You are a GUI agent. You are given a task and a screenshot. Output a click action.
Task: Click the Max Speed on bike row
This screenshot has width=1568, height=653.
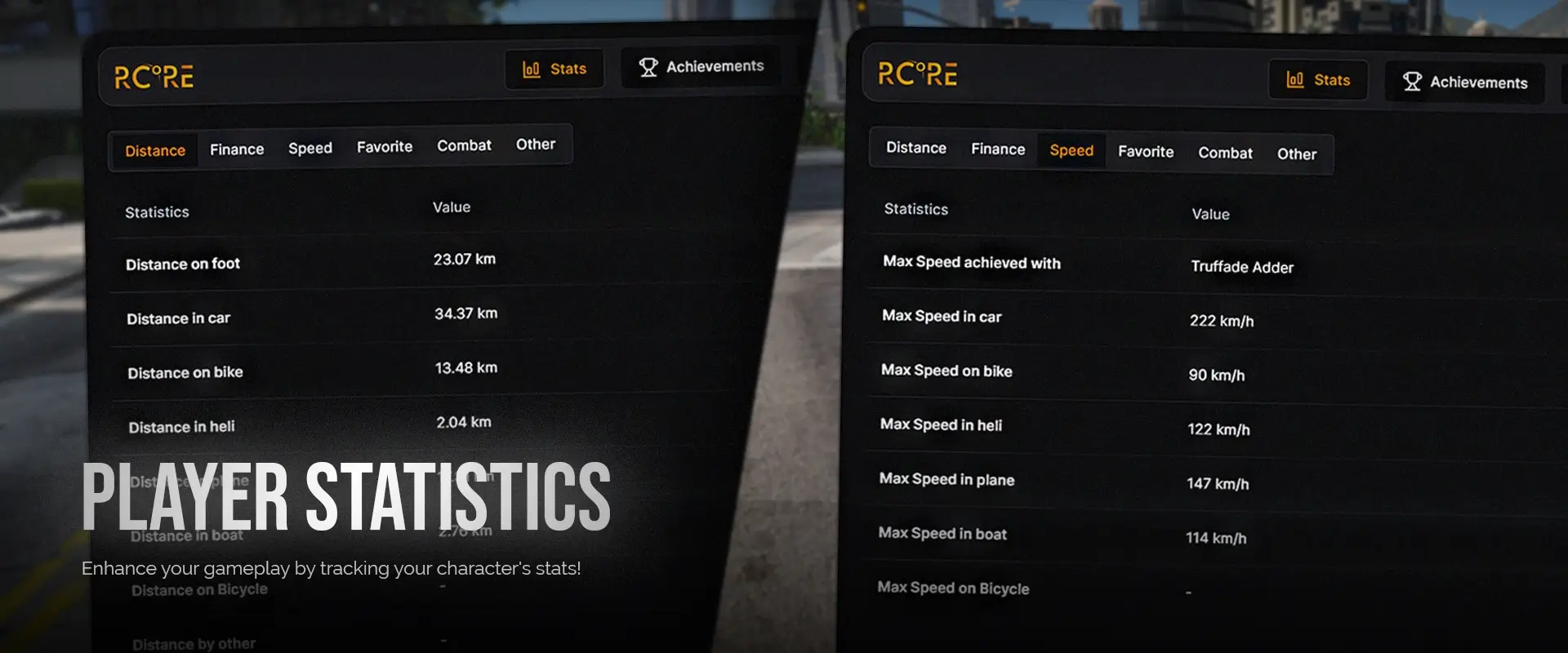[946, 371]
